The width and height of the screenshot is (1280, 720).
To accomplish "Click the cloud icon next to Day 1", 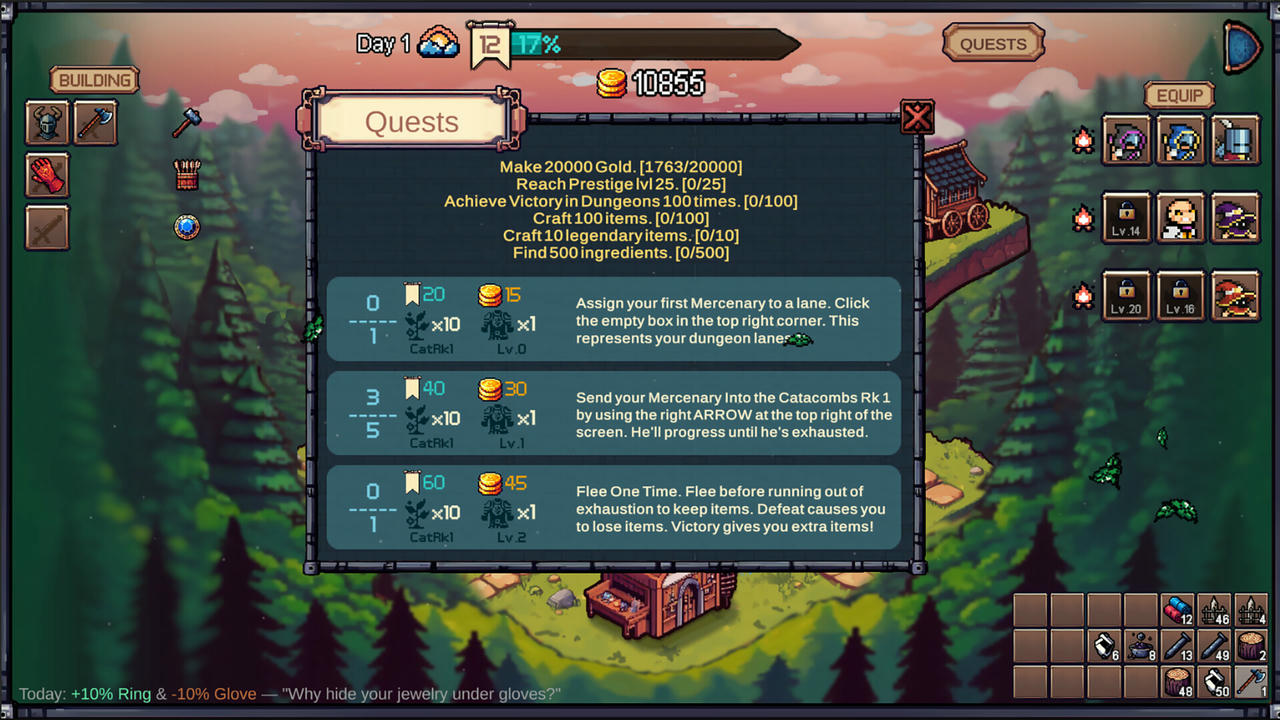I will tap(438, 43).
